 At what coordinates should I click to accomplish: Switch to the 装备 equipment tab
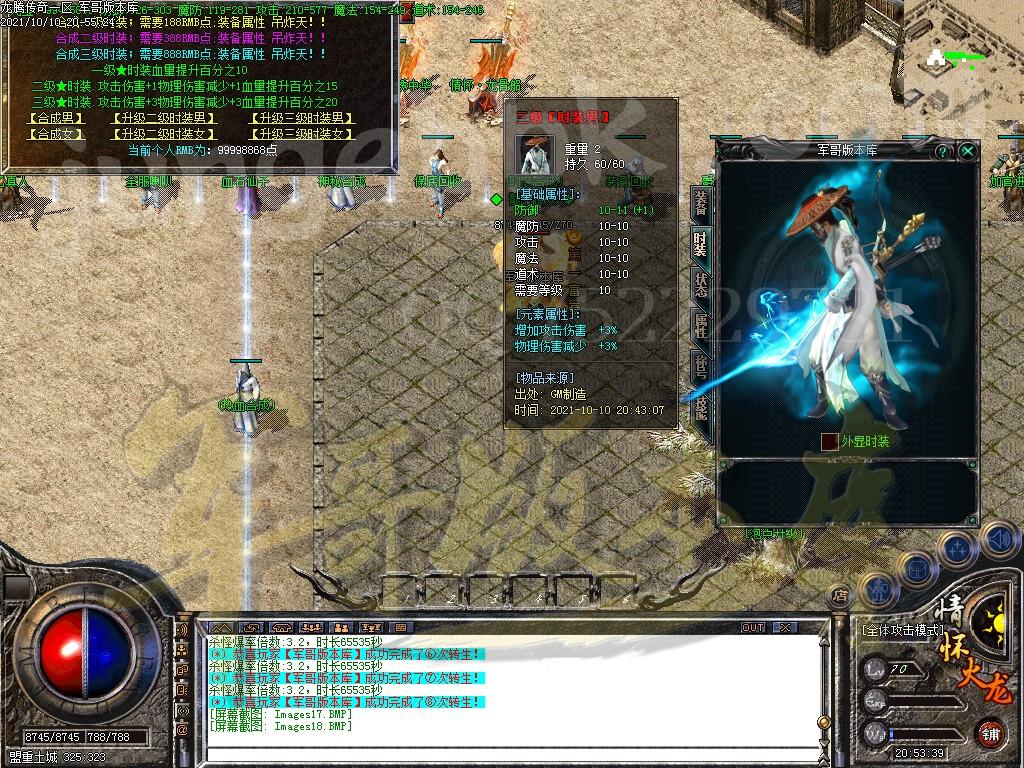coord(701,200)
